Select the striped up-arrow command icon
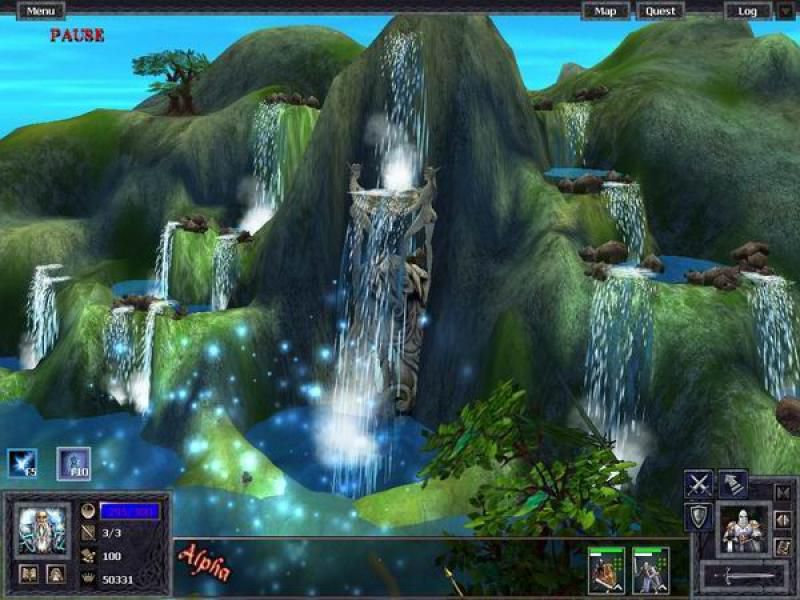 click(x=732, y=484)
